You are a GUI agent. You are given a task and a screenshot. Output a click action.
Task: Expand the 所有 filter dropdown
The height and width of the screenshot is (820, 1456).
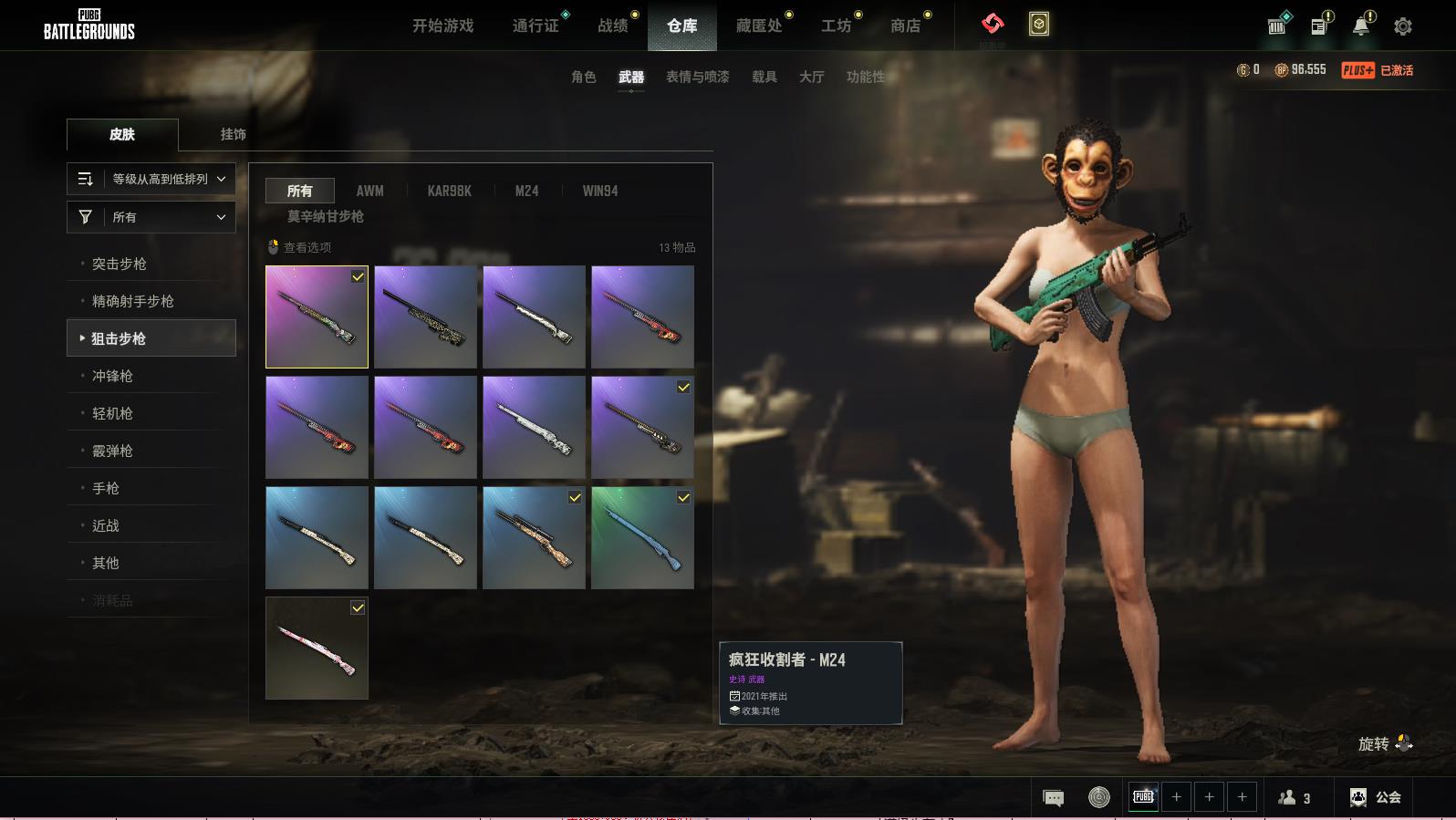click(x=151, y=217)
